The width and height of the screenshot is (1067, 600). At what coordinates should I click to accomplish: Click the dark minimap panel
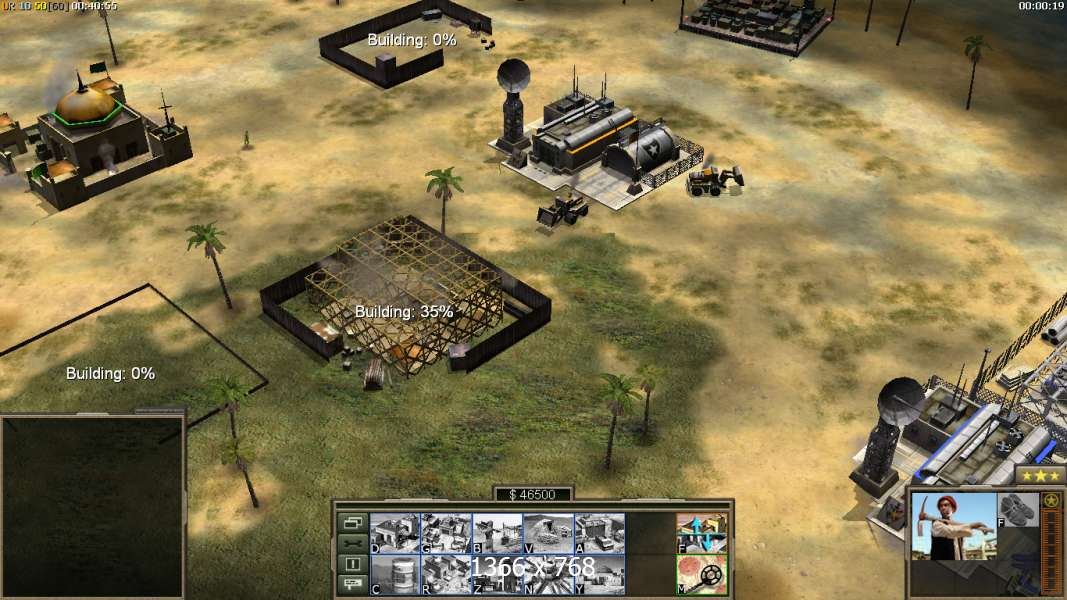[x=93, y=507]
